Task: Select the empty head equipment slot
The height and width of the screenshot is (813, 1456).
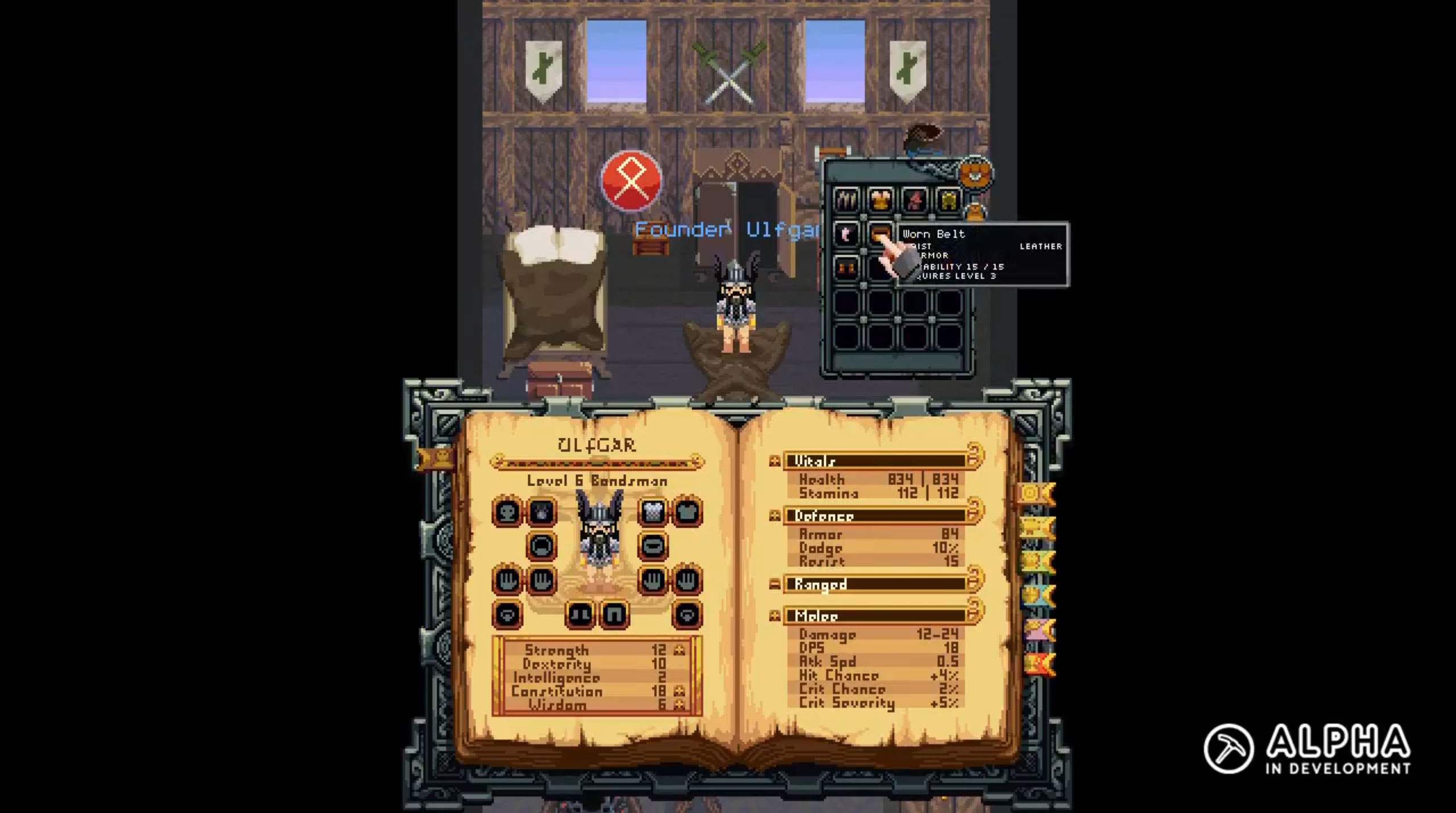Action: point(507,512)
